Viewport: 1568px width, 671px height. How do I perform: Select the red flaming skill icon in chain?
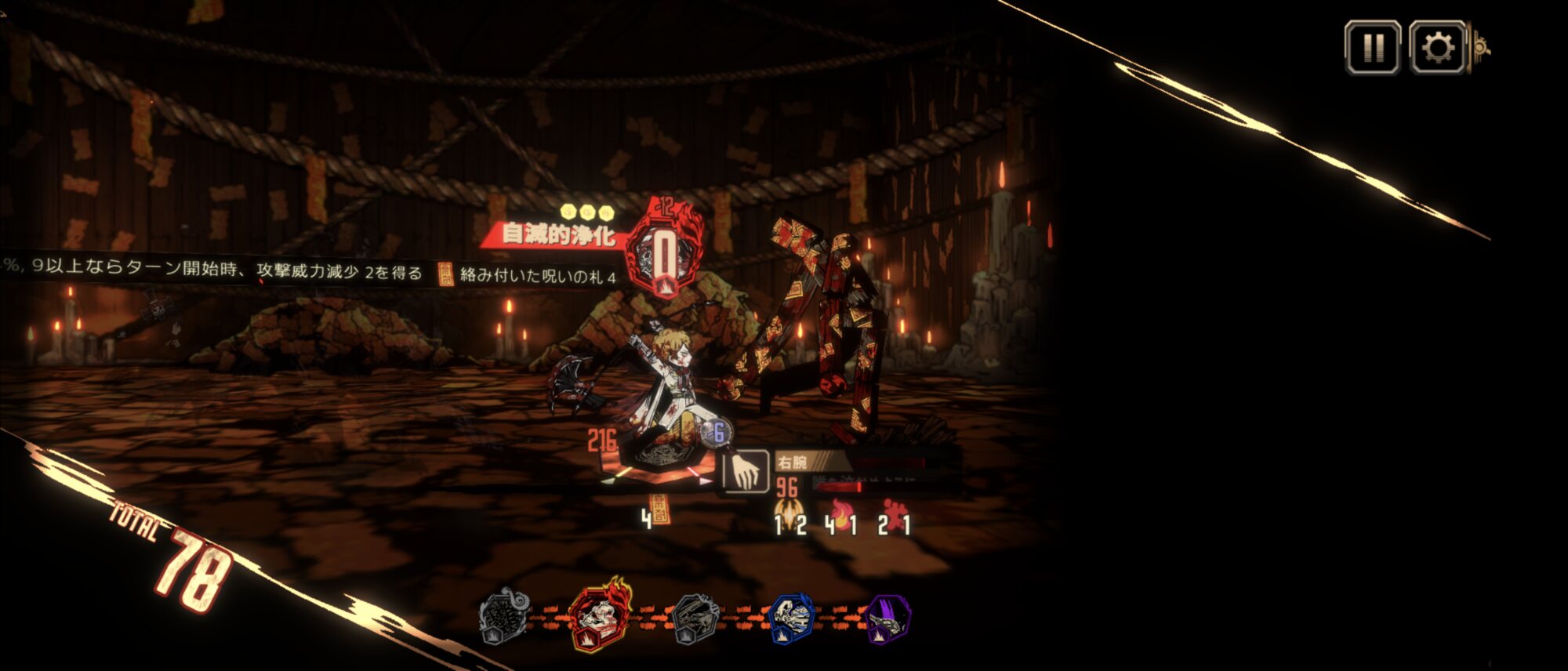(x=601, y=617)
